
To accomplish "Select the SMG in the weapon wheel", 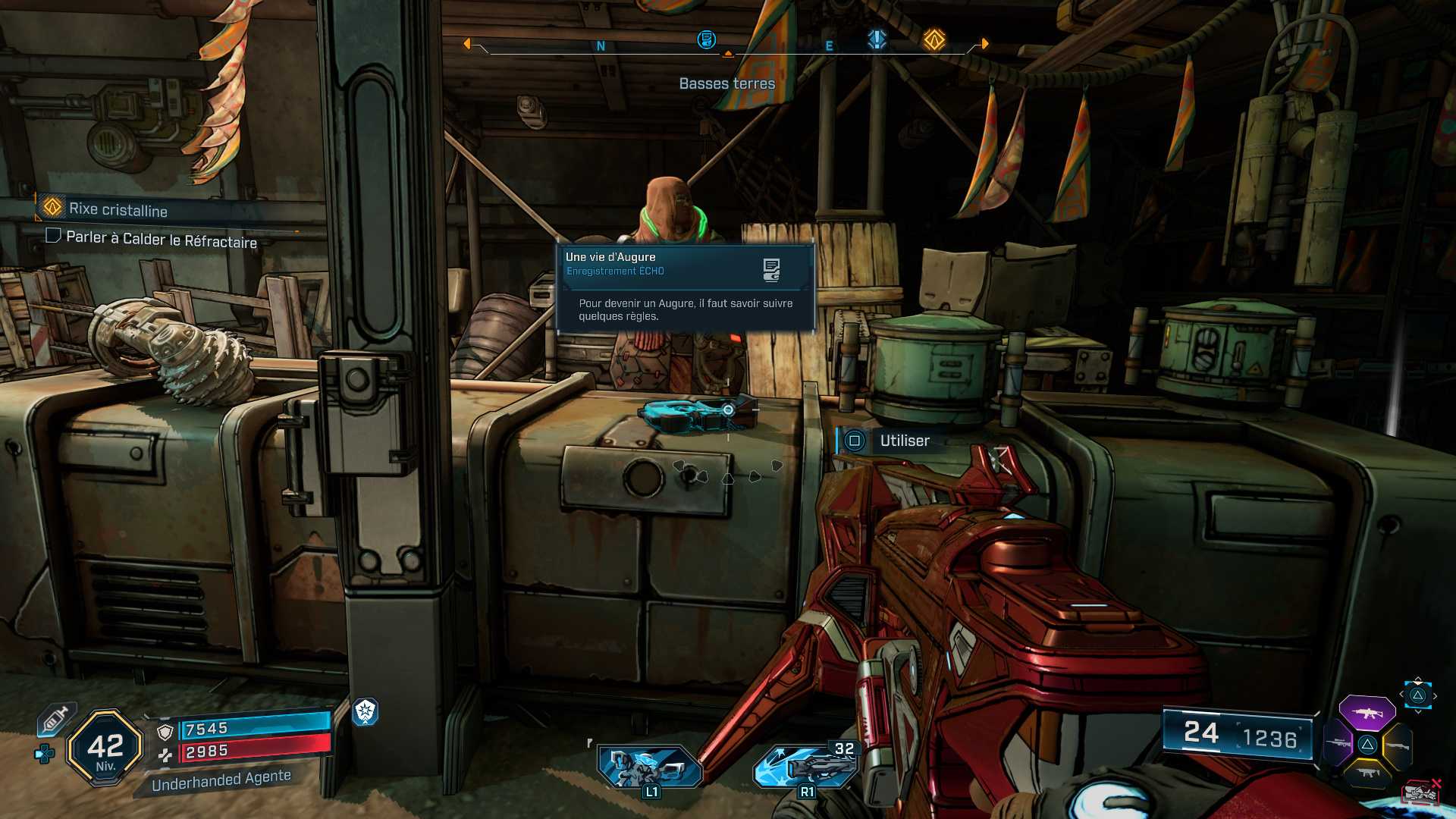I will point(1367,772).
